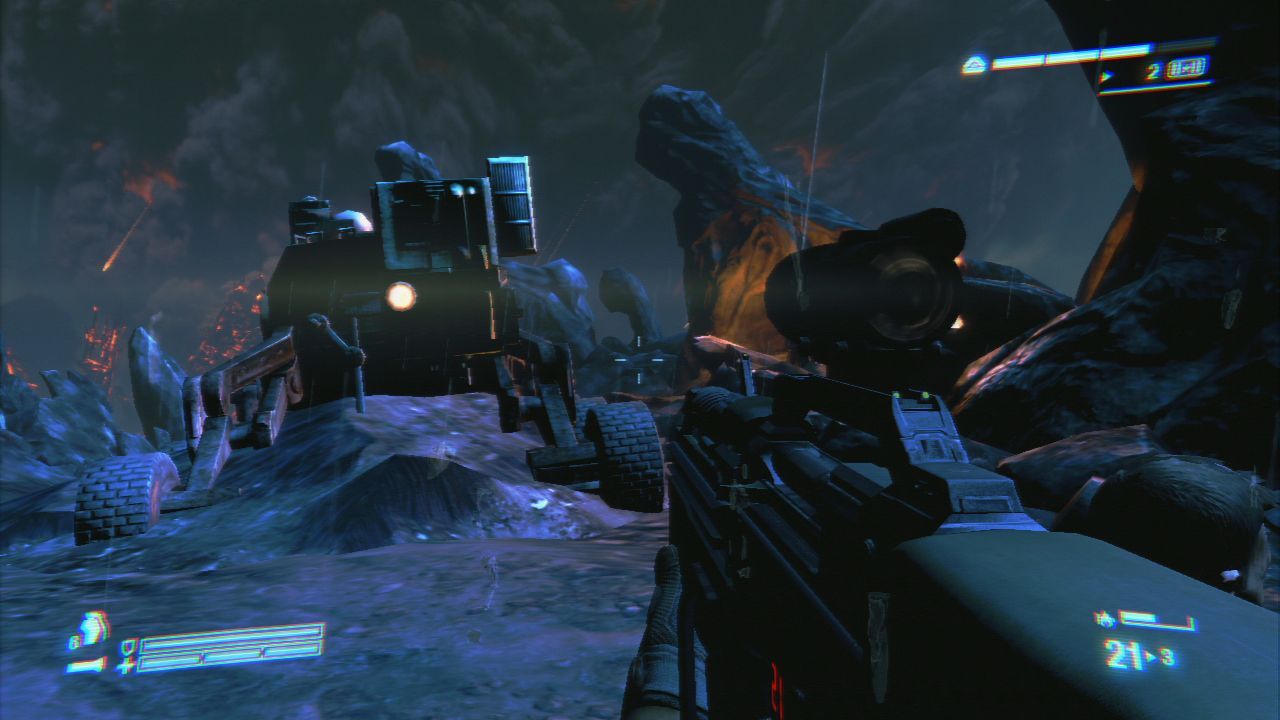Click the reserve ammo count 3 label

[x=1167, y=655]
